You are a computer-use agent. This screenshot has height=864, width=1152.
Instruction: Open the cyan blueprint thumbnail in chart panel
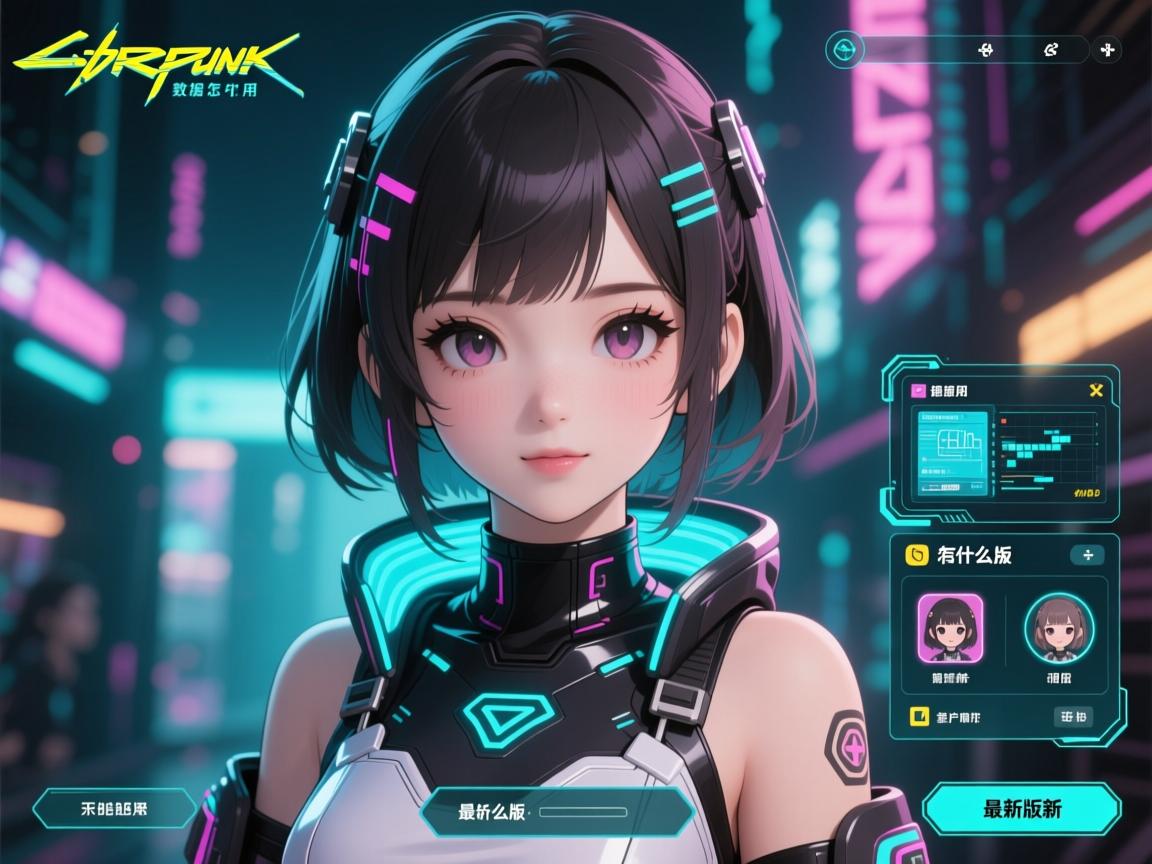(x=950, y=450)
